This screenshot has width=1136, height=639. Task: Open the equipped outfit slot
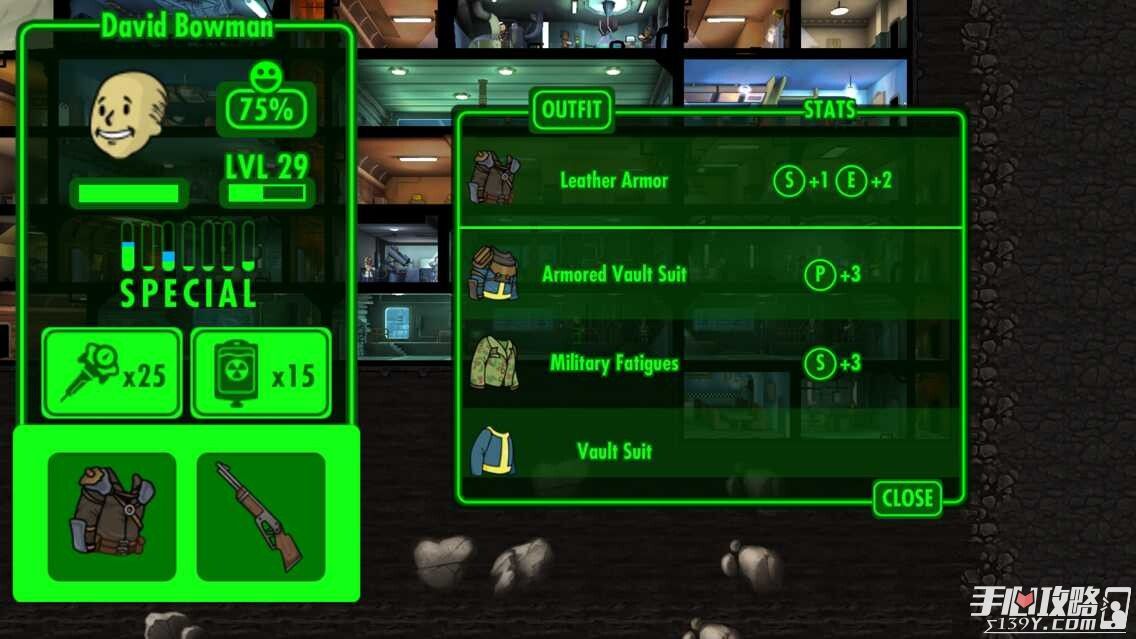point(112,516)
